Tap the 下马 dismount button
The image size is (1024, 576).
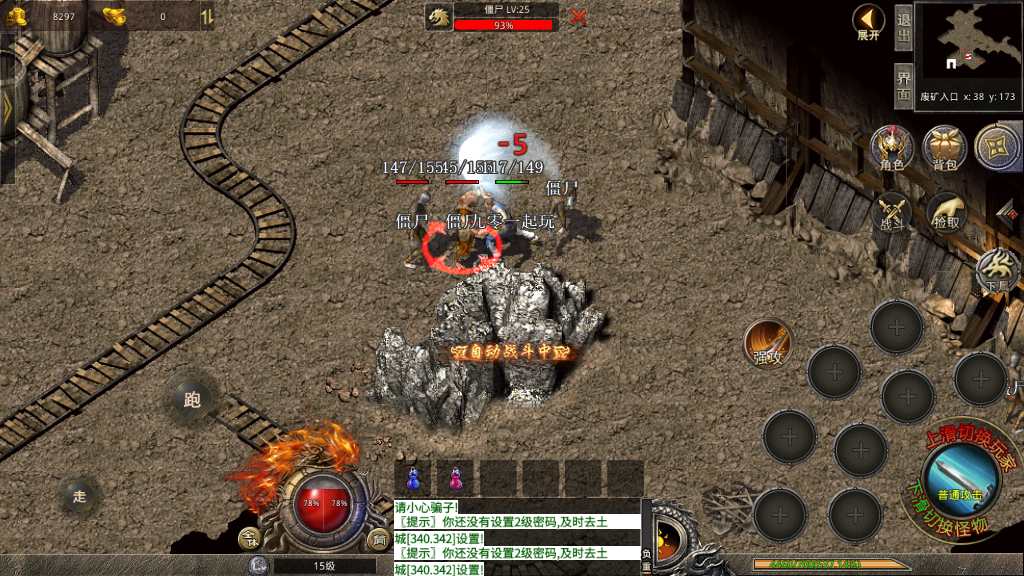click(x=997, y=270)
